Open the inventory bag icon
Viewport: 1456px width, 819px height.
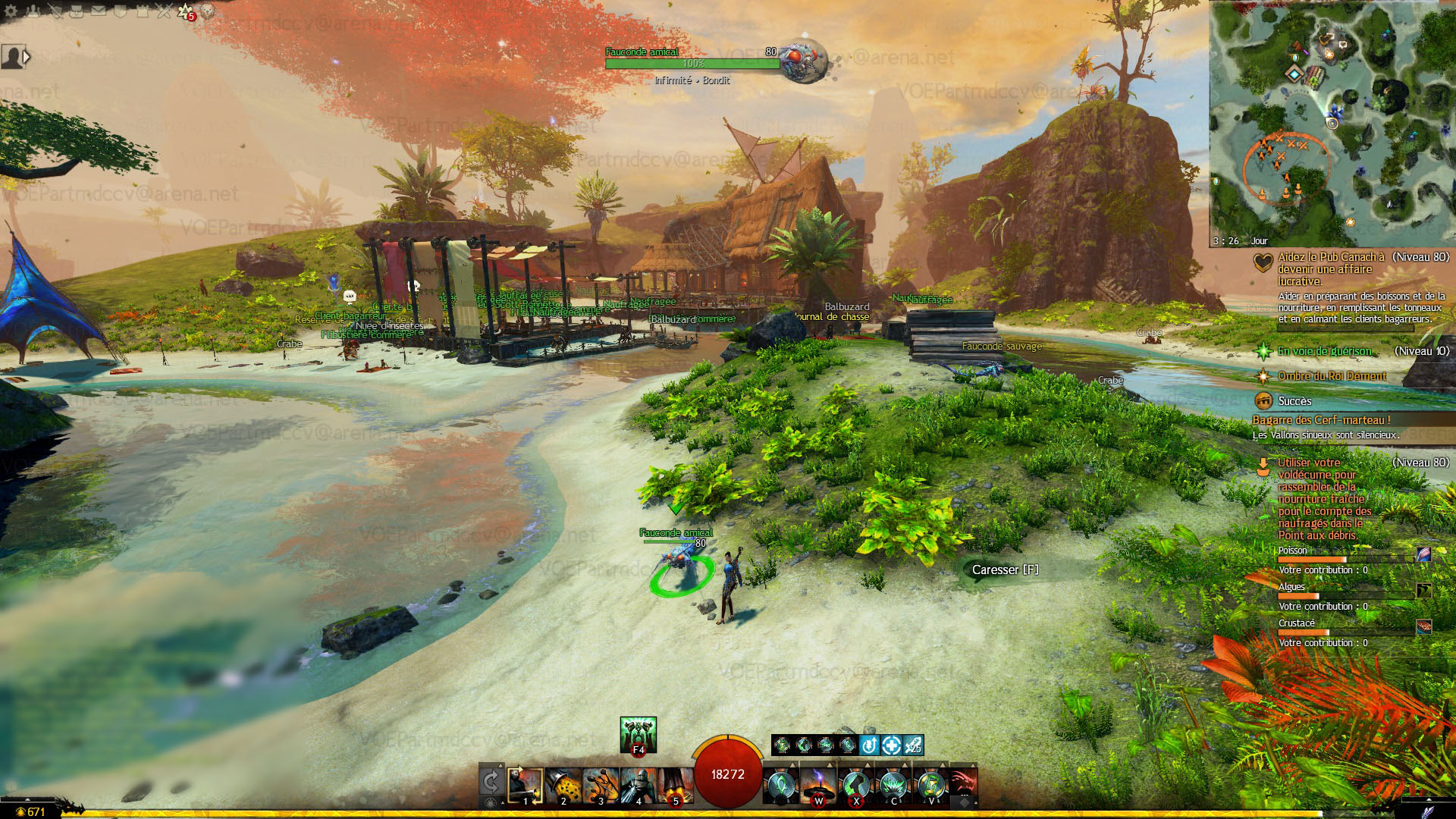pos(77,11)
